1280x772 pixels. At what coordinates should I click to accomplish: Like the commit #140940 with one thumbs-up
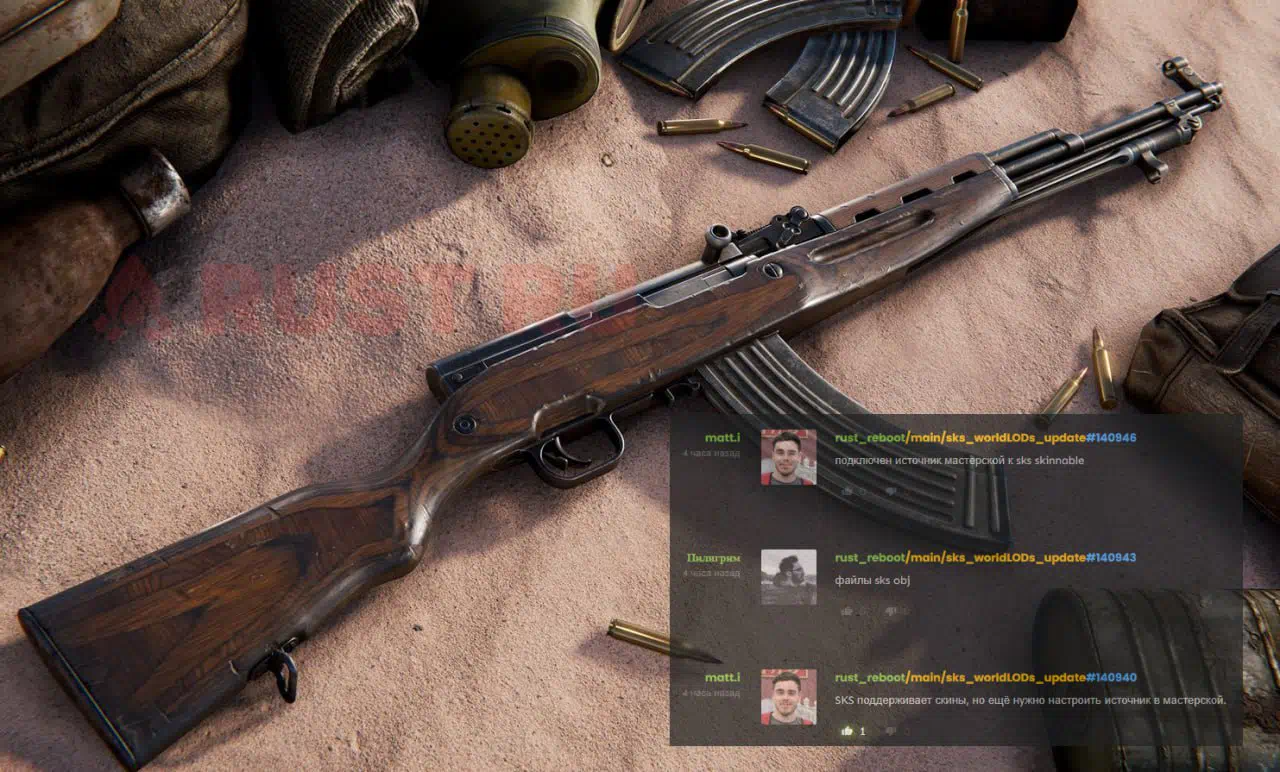[847, 731]
